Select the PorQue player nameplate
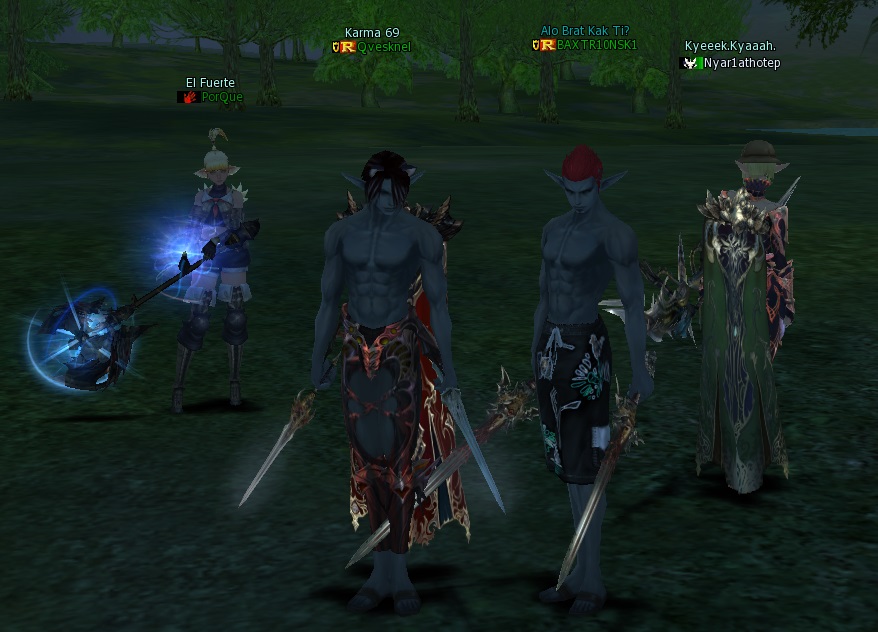878x632 pixels. tap(221, 97)
